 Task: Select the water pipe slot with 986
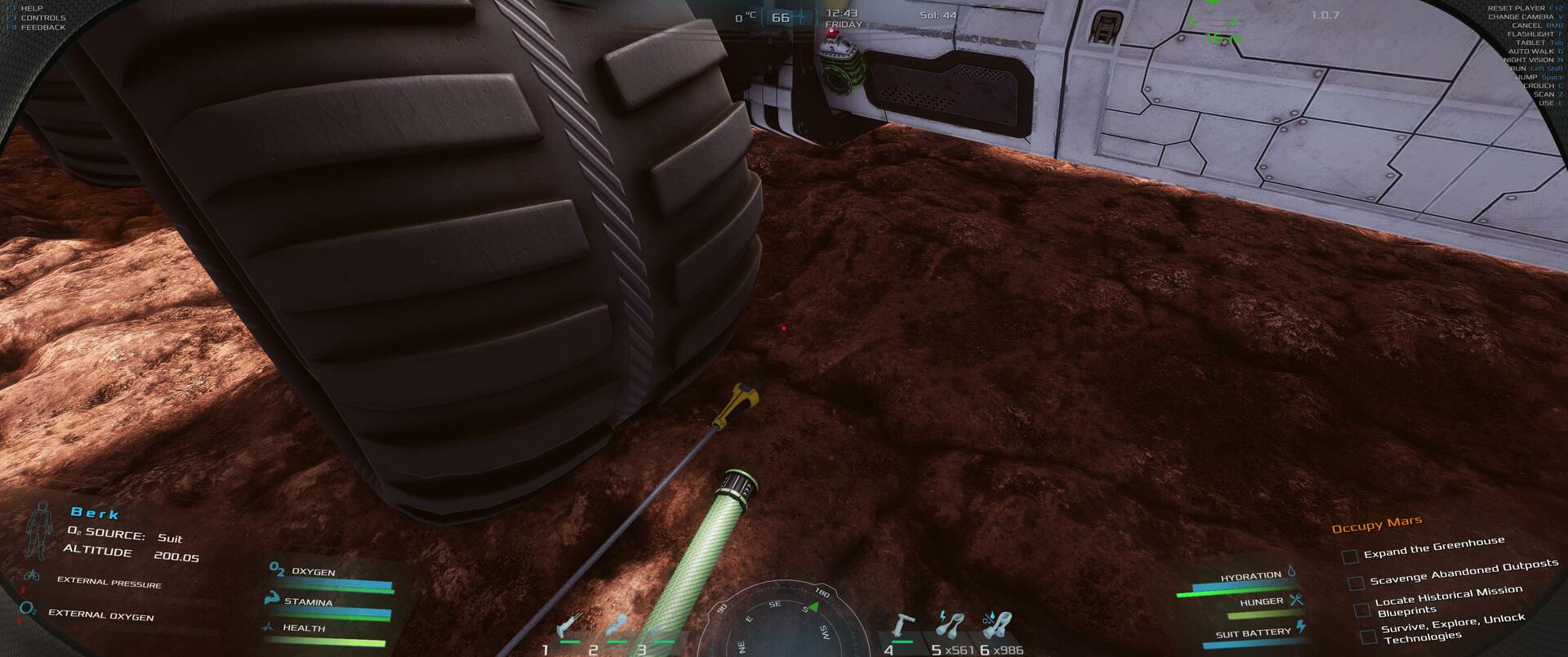tap(998, 628)
